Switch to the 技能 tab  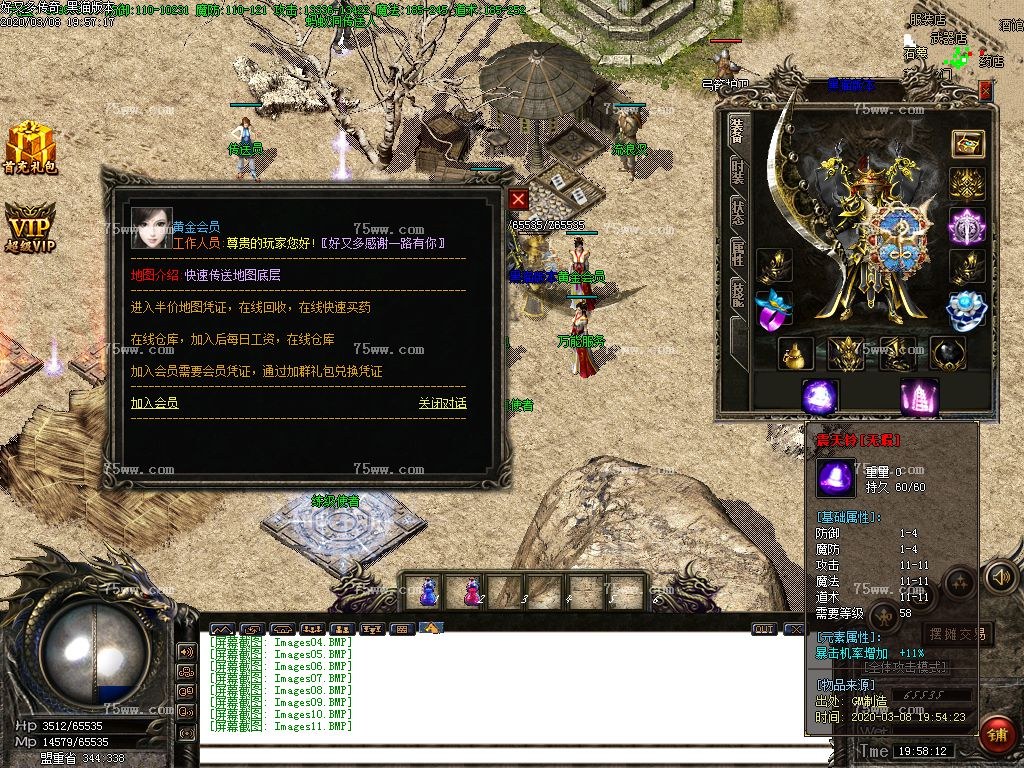pos(737,292)
